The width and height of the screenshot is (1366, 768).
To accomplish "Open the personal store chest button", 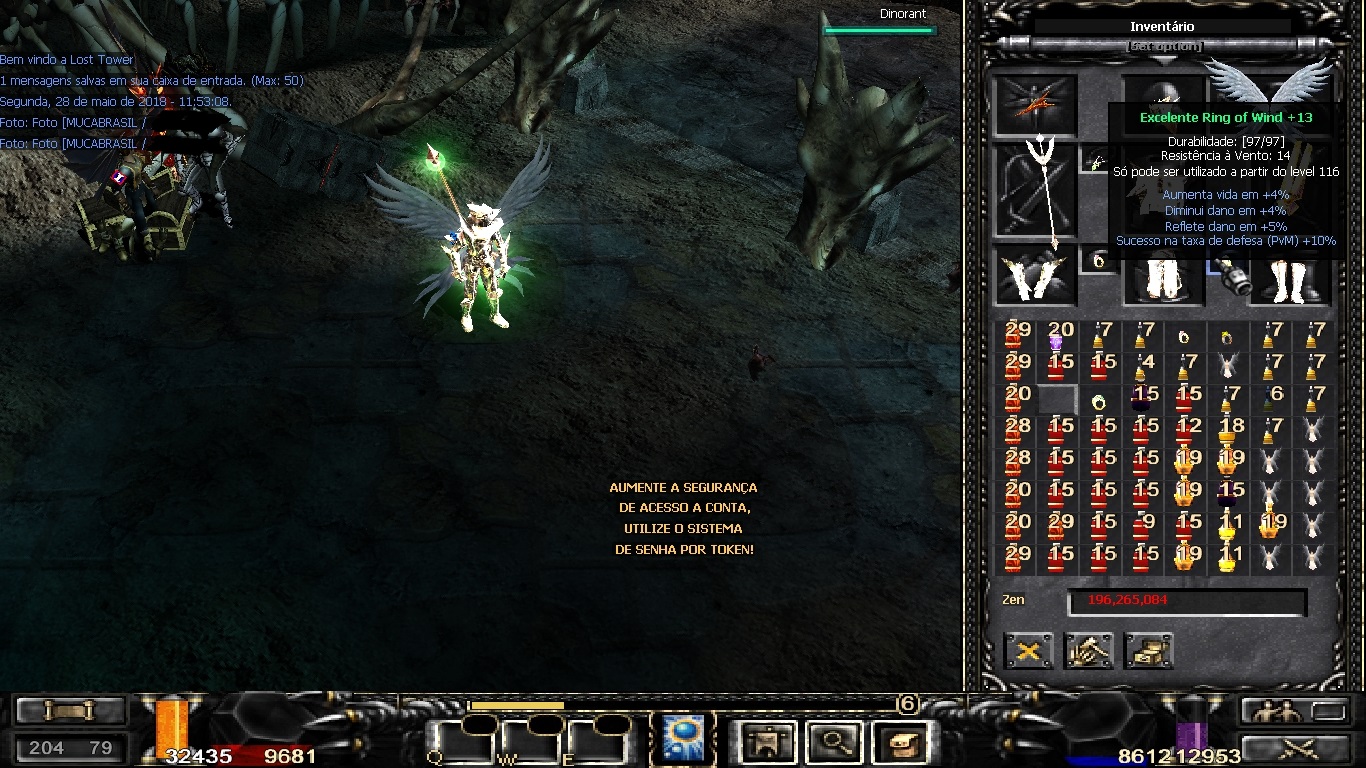I will [1148, 652].
